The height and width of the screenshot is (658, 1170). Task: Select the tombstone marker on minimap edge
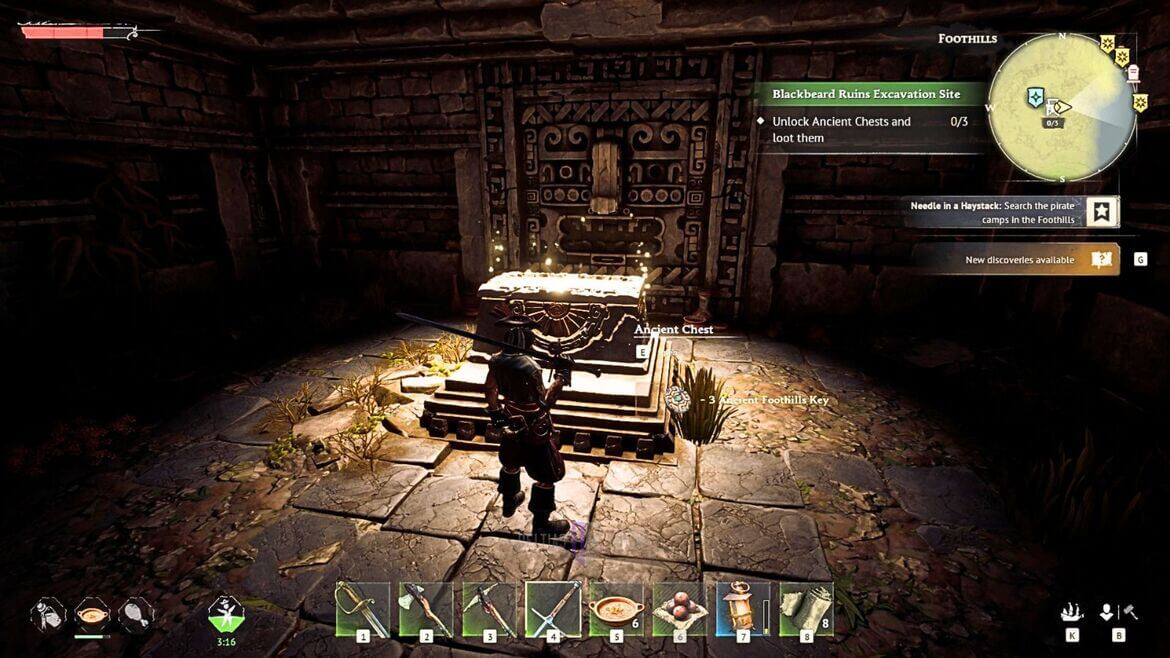point(1132,72)
